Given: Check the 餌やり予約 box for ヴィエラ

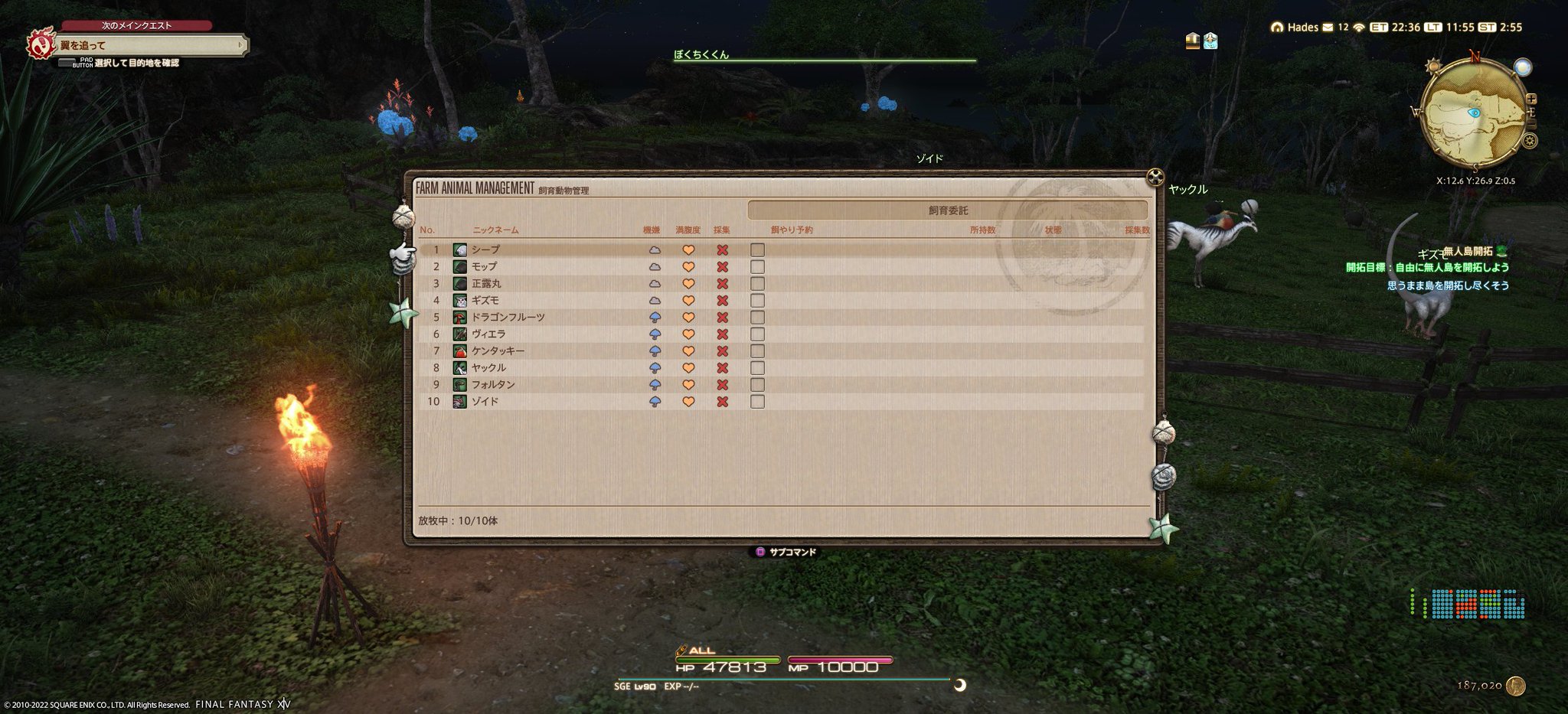Looking at the screenshot, I should [x=758, y=334].
